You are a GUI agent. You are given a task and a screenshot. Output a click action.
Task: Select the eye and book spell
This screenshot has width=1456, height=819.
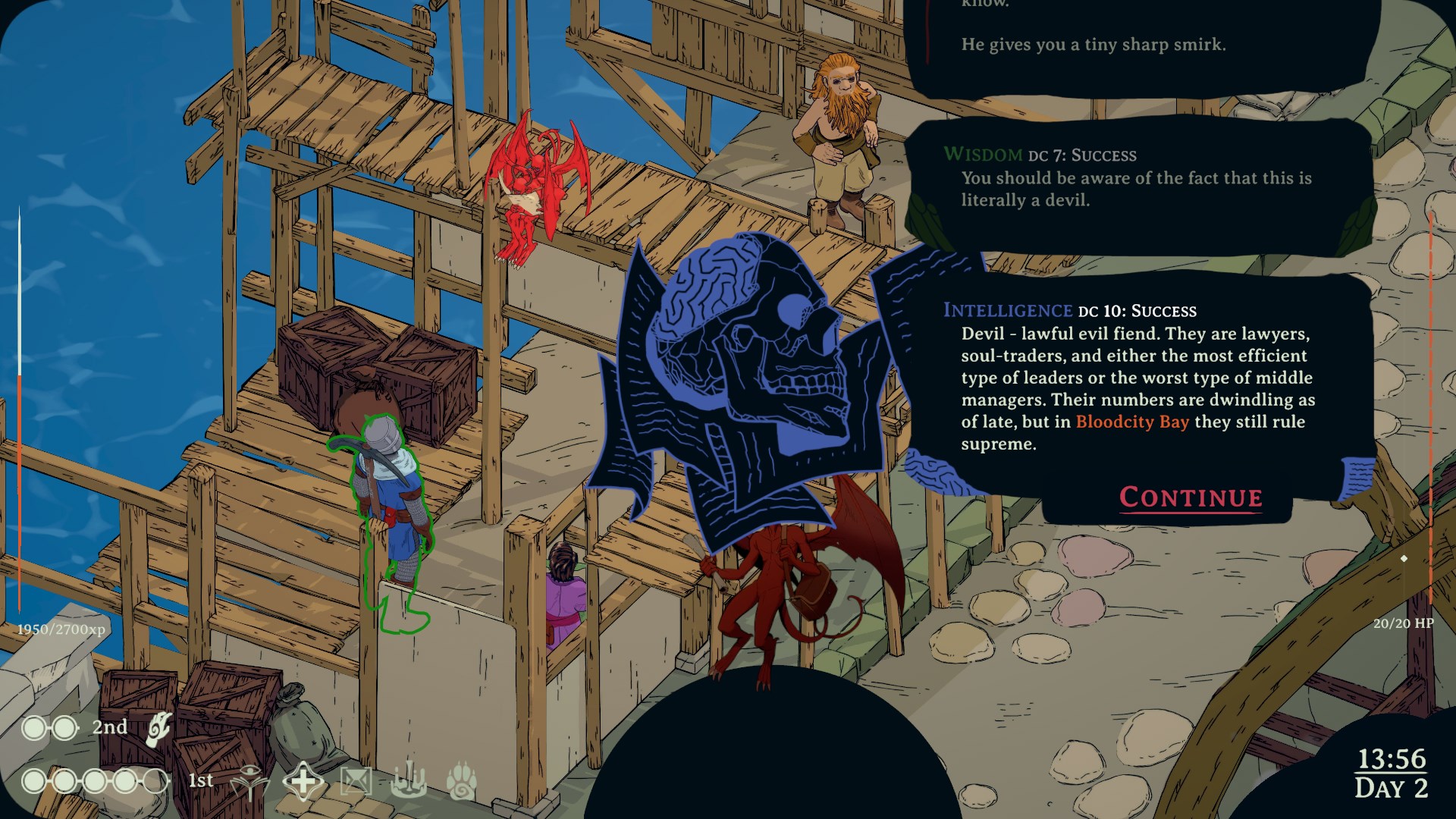click(x=249, y=781)
